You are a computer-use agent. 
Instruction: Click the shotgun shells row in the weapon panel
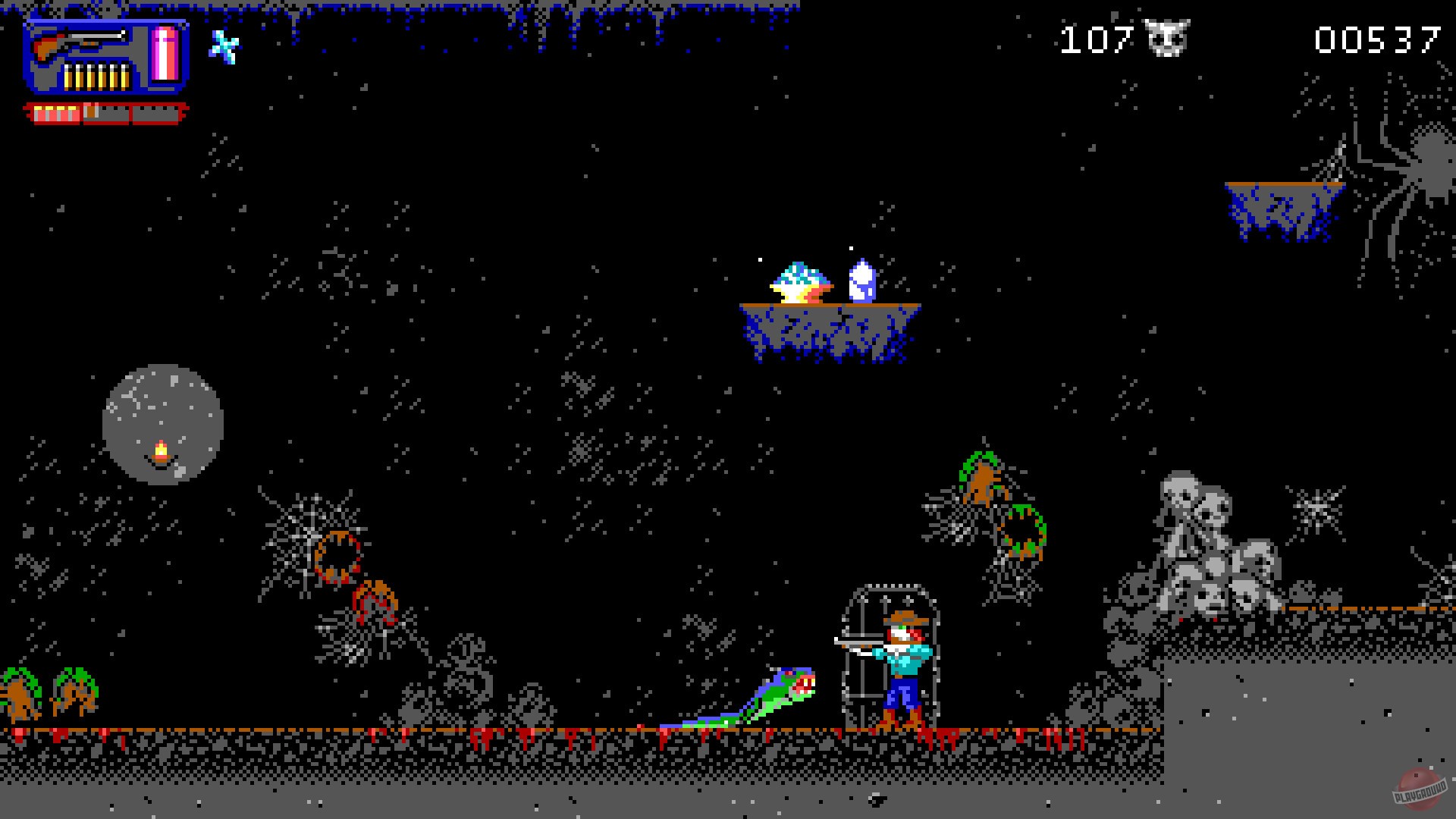99,76
